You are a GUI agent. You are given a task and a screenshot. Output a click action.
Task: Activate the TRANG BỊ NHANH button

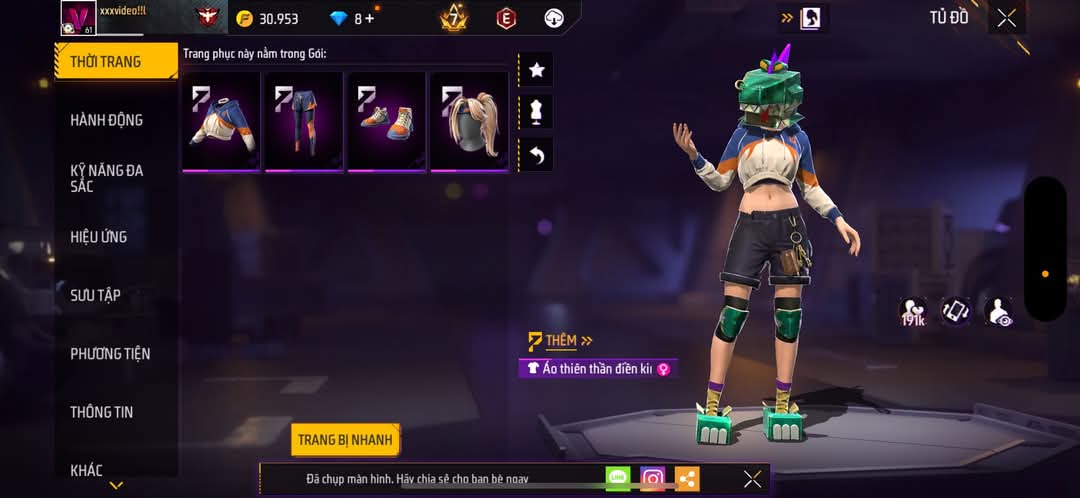pos(346,440)
